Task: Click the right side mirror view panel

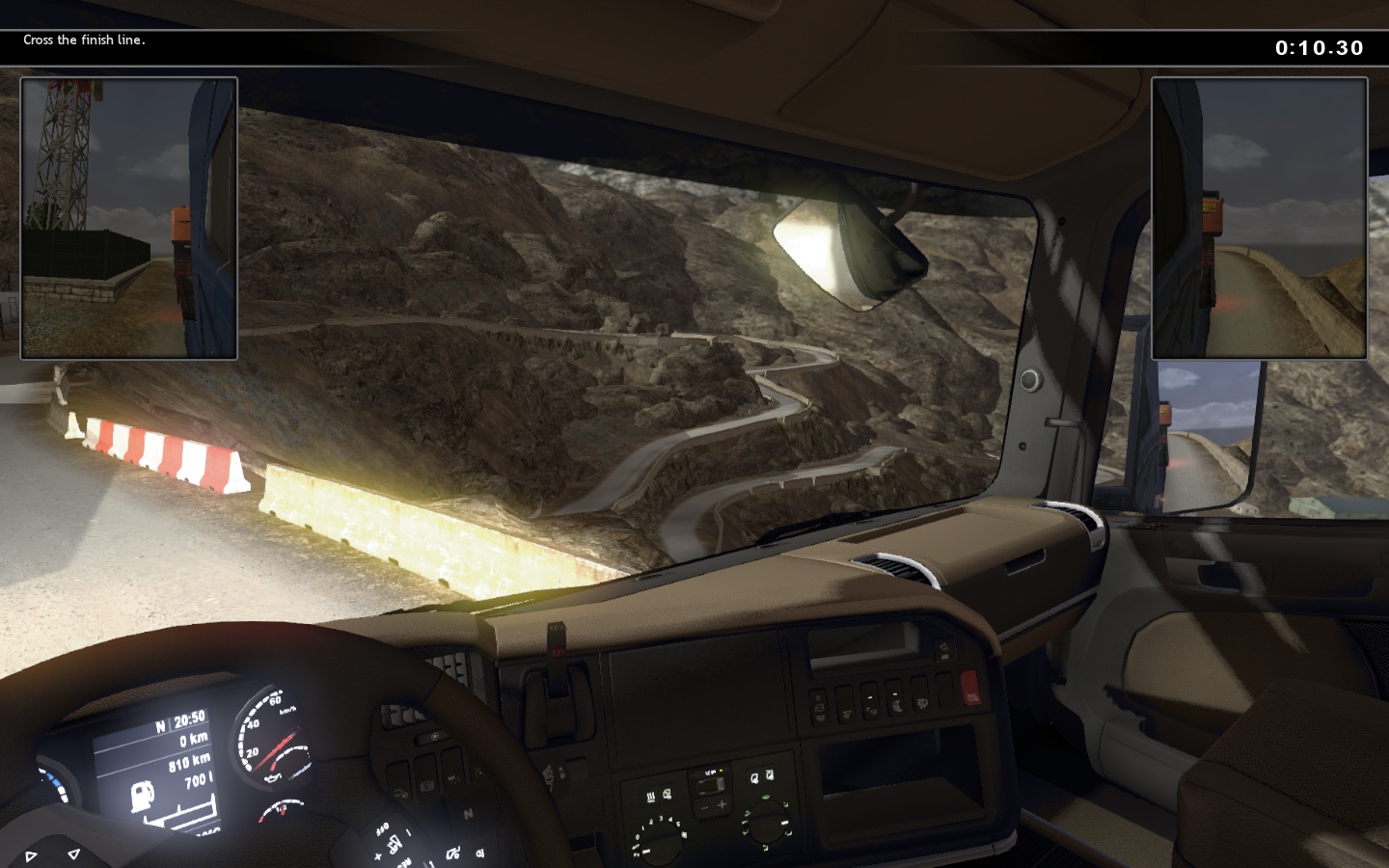Action: click(1260, 218)
